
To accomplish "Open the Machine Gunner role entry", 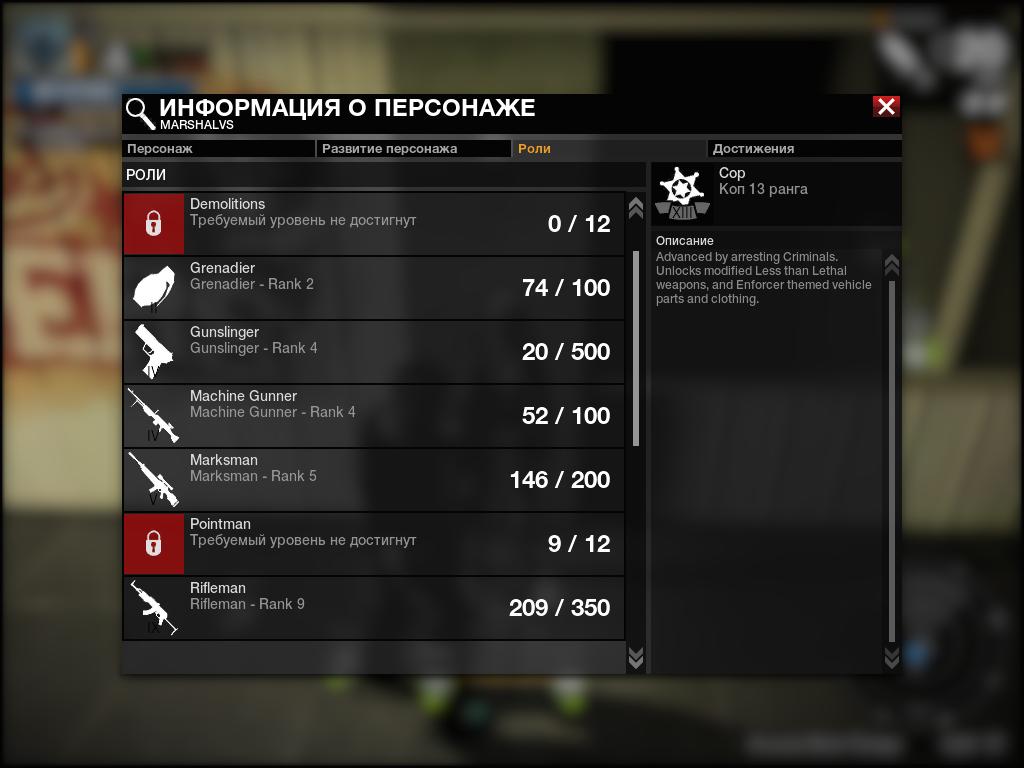I will pos(373,416).
